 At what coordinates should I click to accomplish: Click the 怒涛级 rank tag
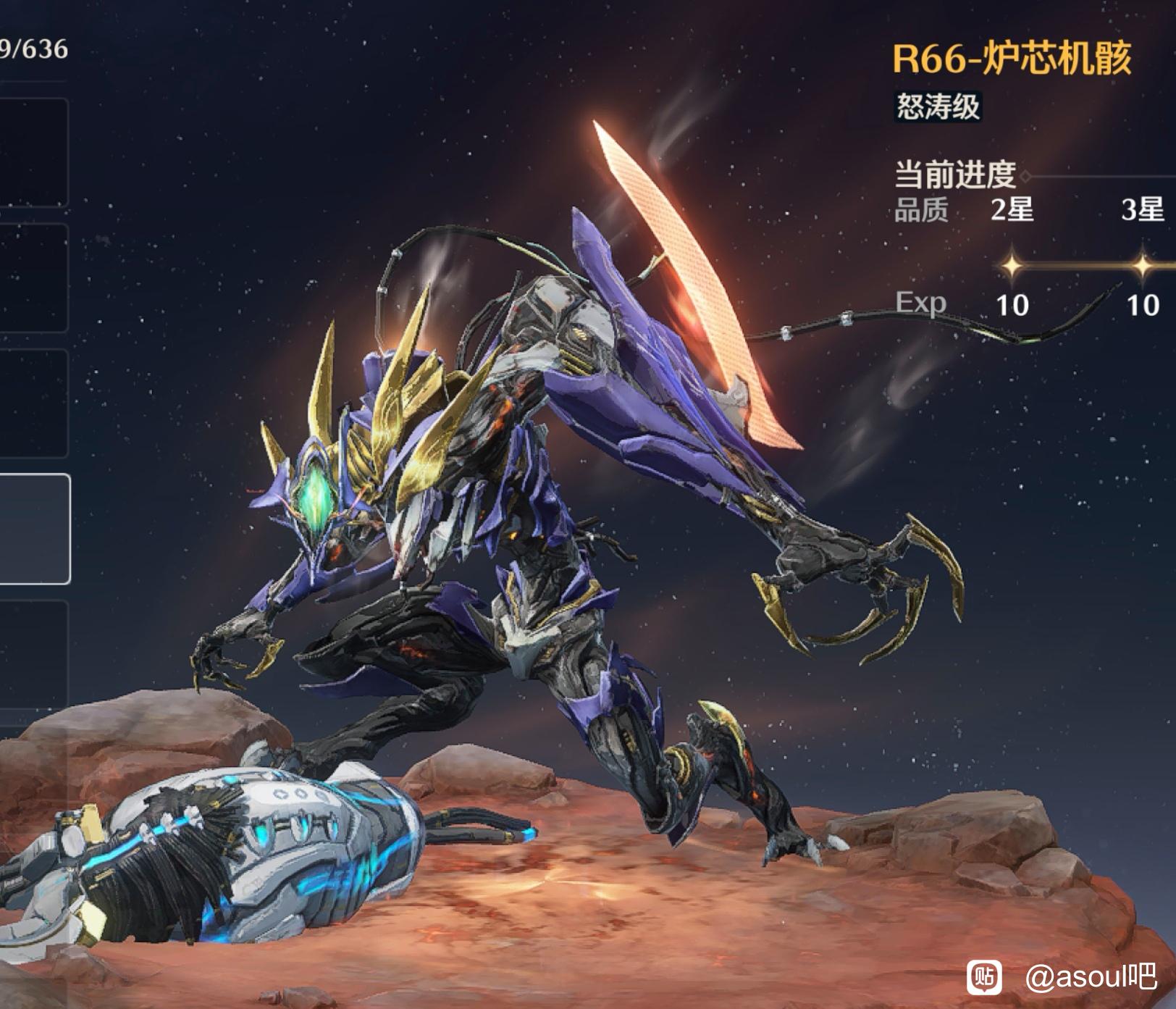(x=938, y=106)
